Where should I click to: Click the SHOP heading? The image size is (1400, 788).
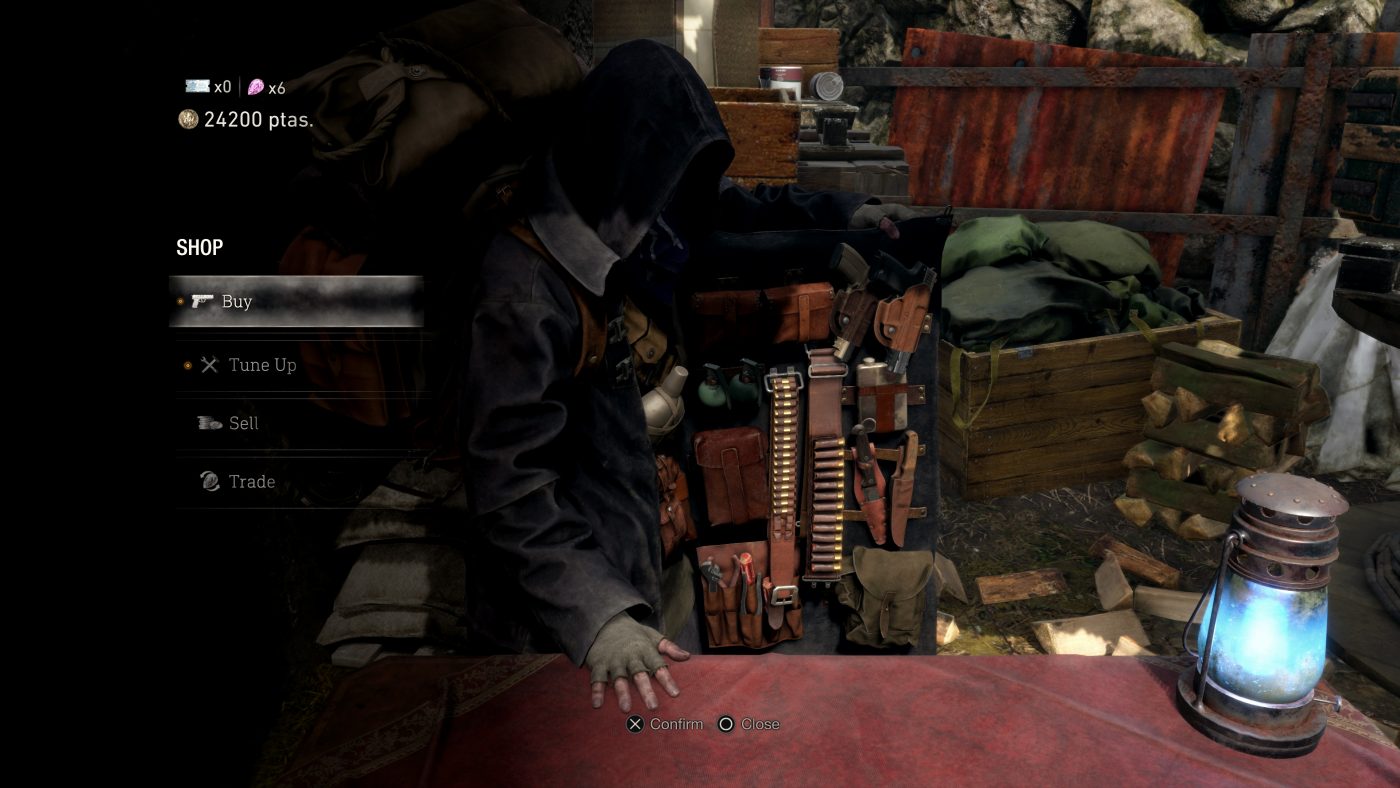[198, 247]
